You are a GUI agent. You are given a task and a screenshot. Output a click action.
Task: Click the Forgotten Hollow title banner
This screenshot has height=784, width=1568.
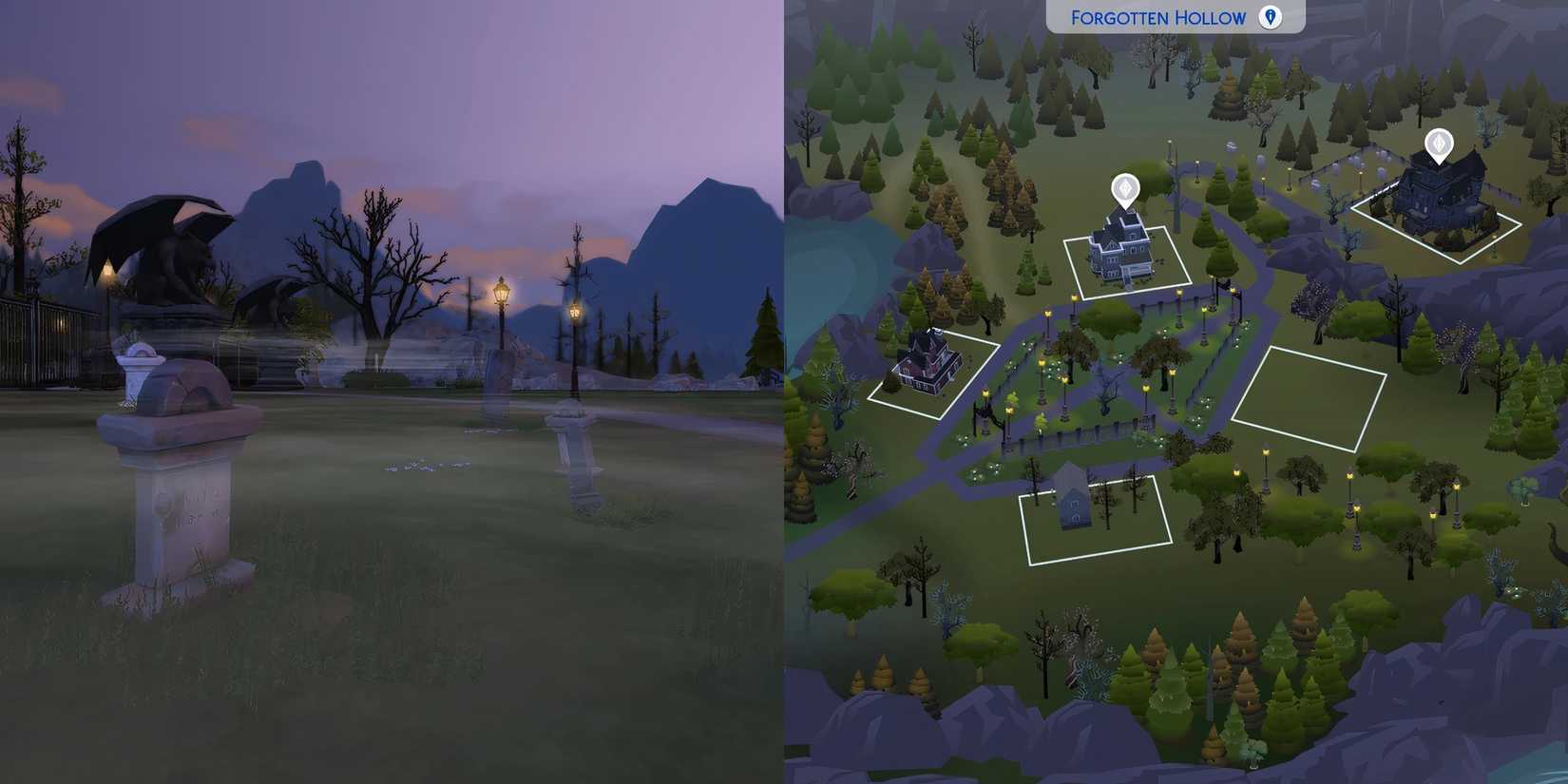click(x=1157, y=17)
